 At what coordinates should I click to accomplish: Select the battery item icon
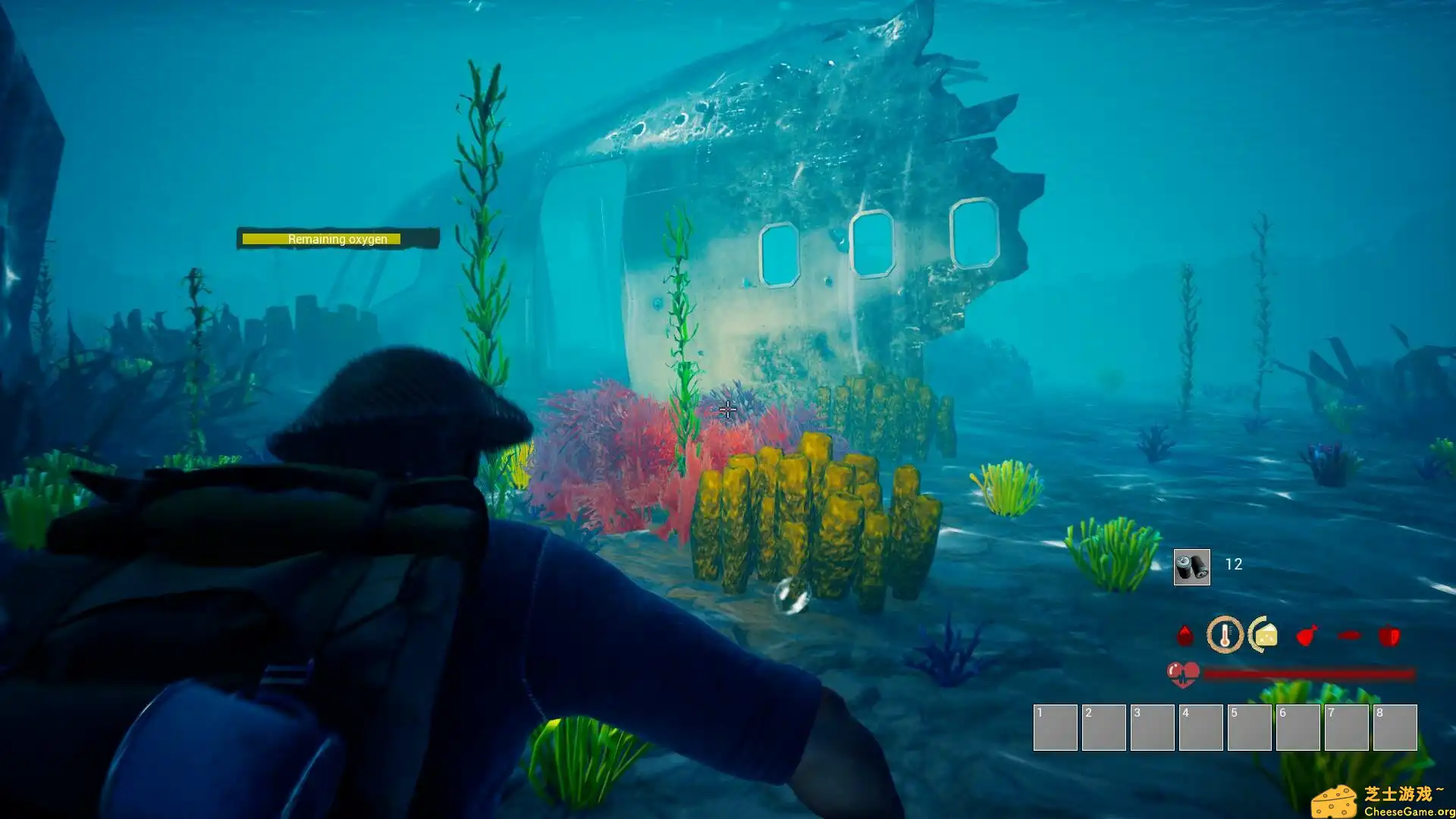pyautogui.click(x=1191, y=566)
